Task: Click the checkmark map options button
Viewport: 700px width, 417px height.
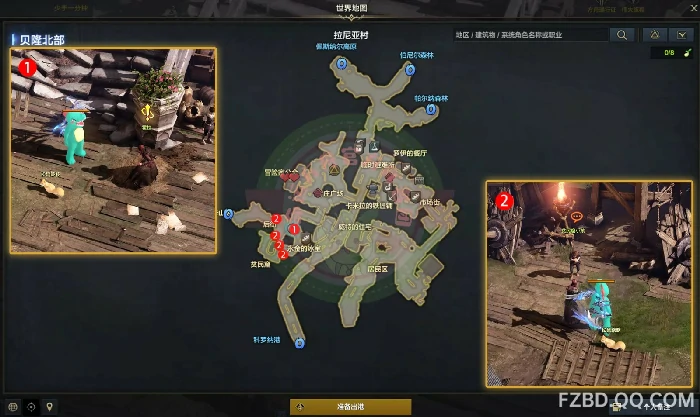Action: (x=683, y=35)
